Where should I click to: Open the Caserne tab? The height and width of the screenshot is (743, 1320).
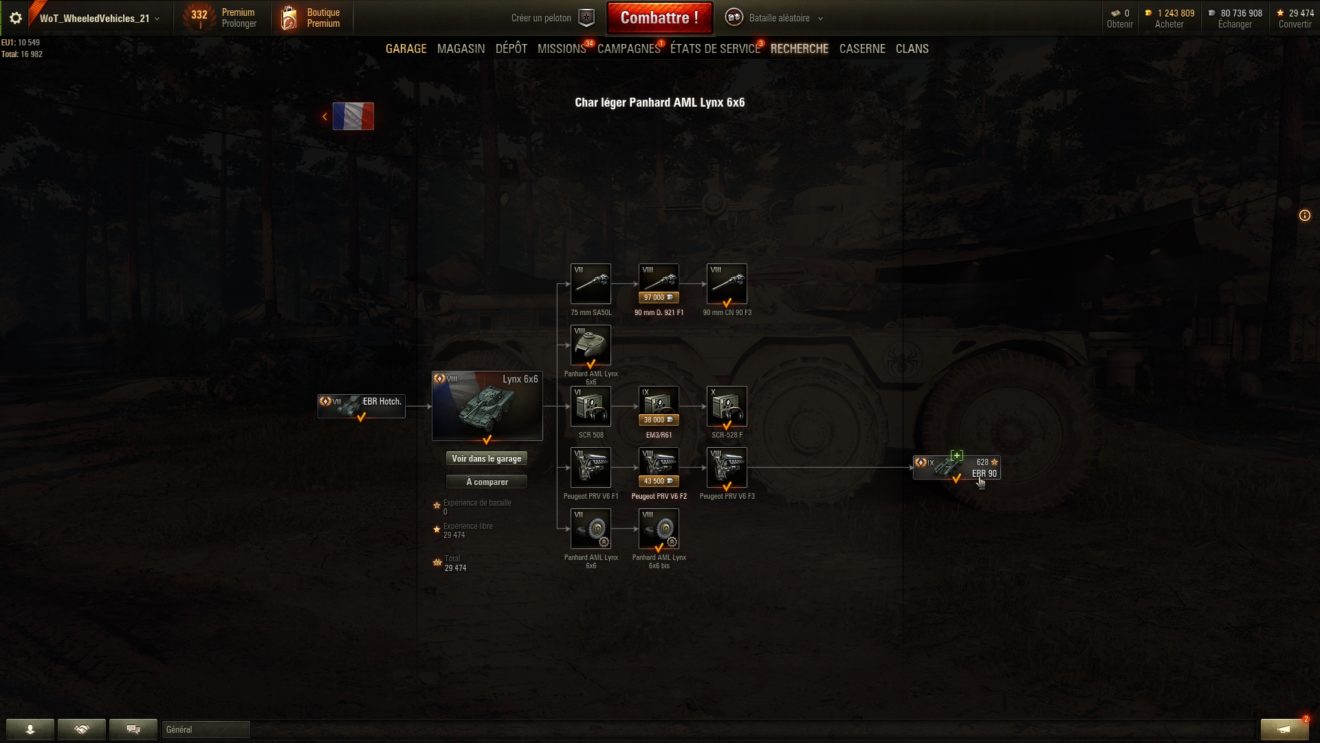tap(862, 48)
